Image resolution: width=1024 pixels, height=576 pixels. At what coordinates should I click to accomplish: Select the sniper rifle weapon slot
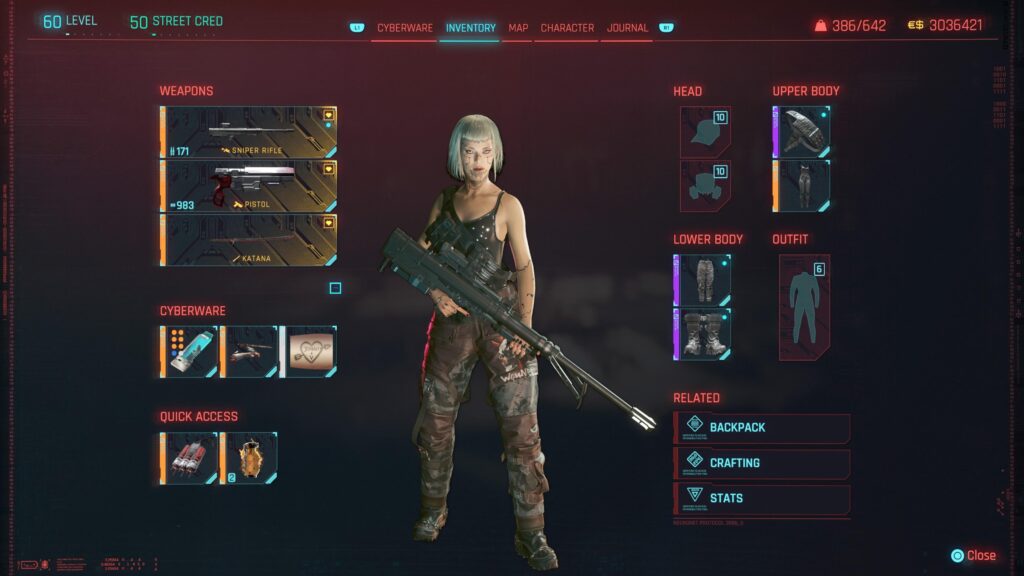[248, 132]
